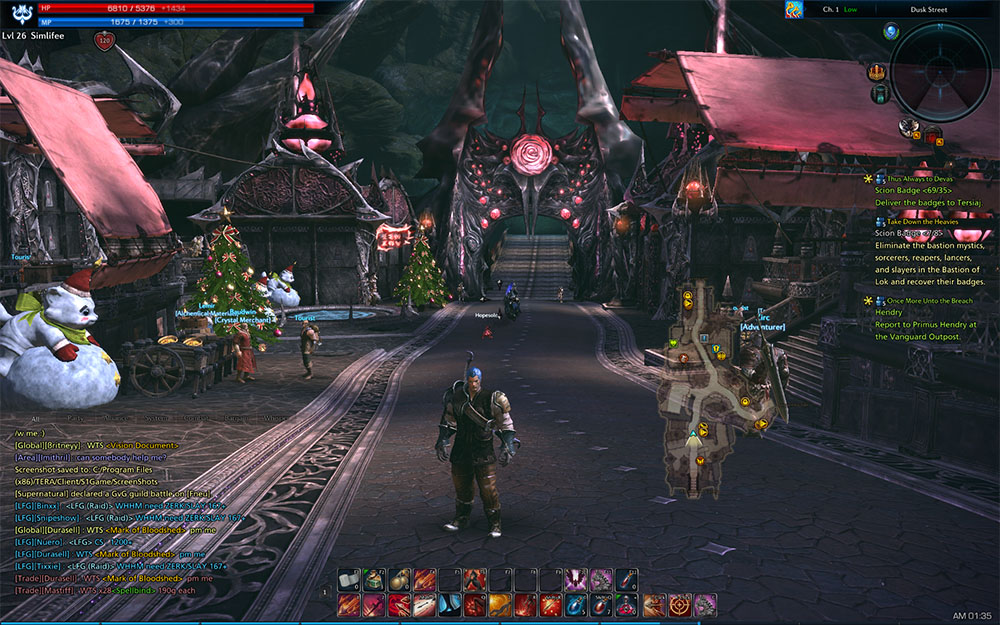
Task: Select the All chat tab
Action: pos(35,419)
